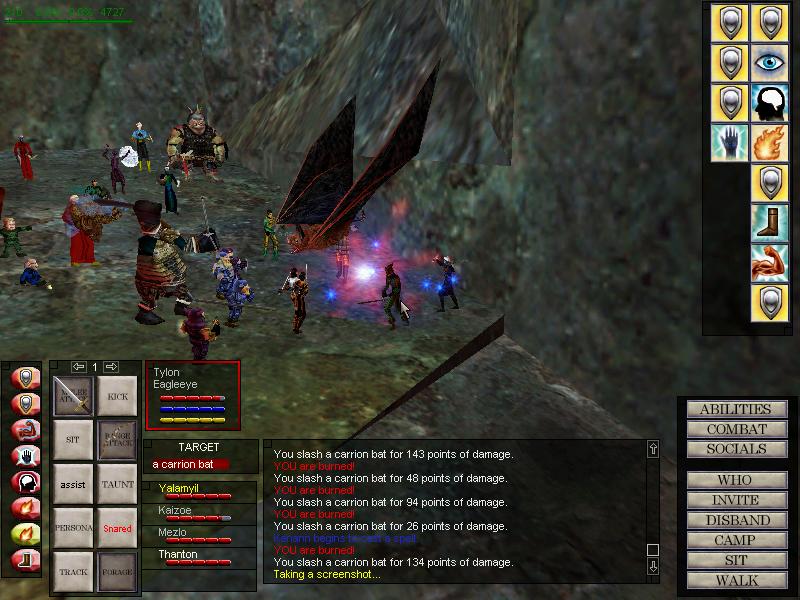Use the KICK hotbutton
Screen dimensions: 800x600
point(117,396)
